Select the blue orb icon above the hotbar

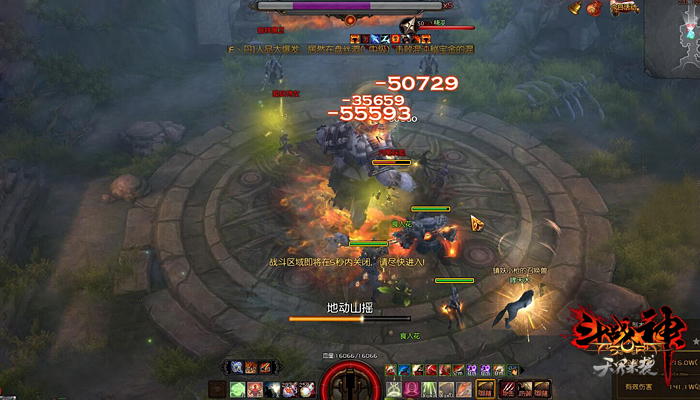(237, 367)
